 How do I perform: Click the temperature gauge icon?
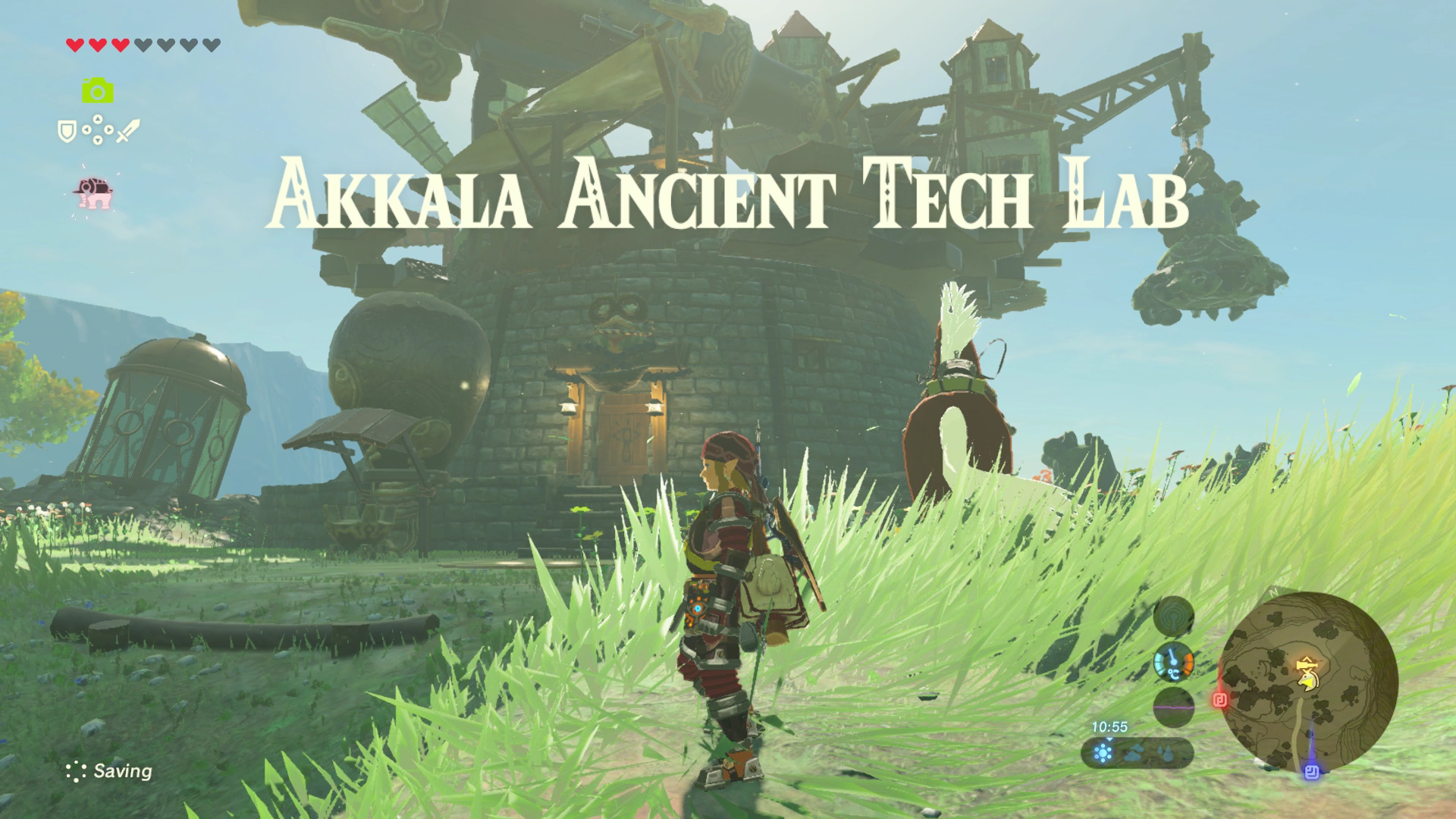pos(1174,663)
